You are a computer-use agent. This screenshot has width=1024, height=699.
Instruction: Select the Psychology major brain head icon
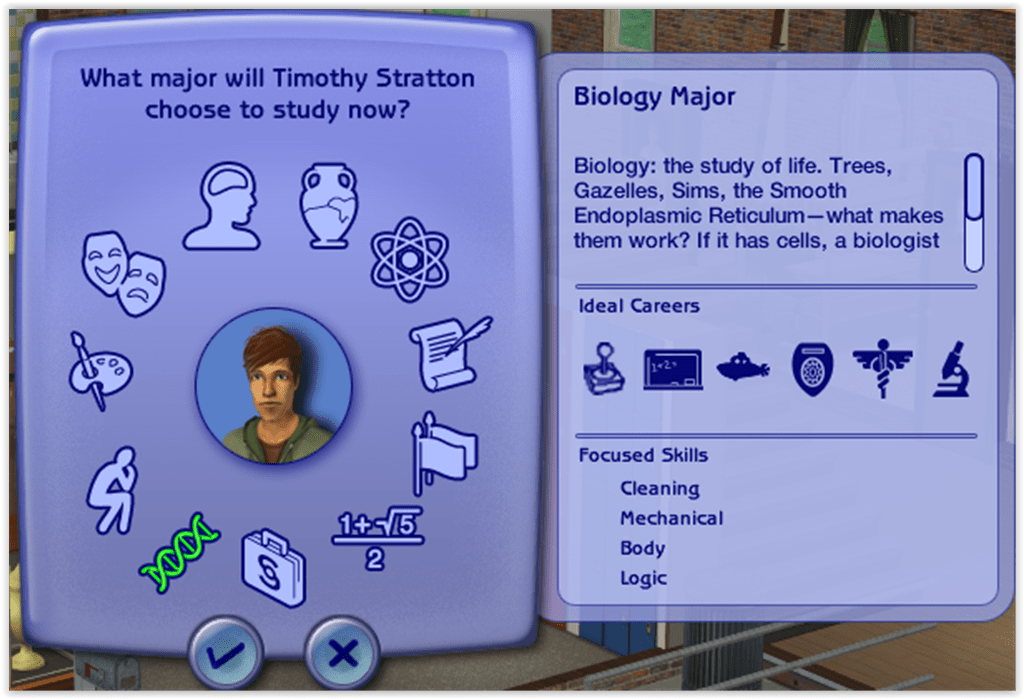221,207
